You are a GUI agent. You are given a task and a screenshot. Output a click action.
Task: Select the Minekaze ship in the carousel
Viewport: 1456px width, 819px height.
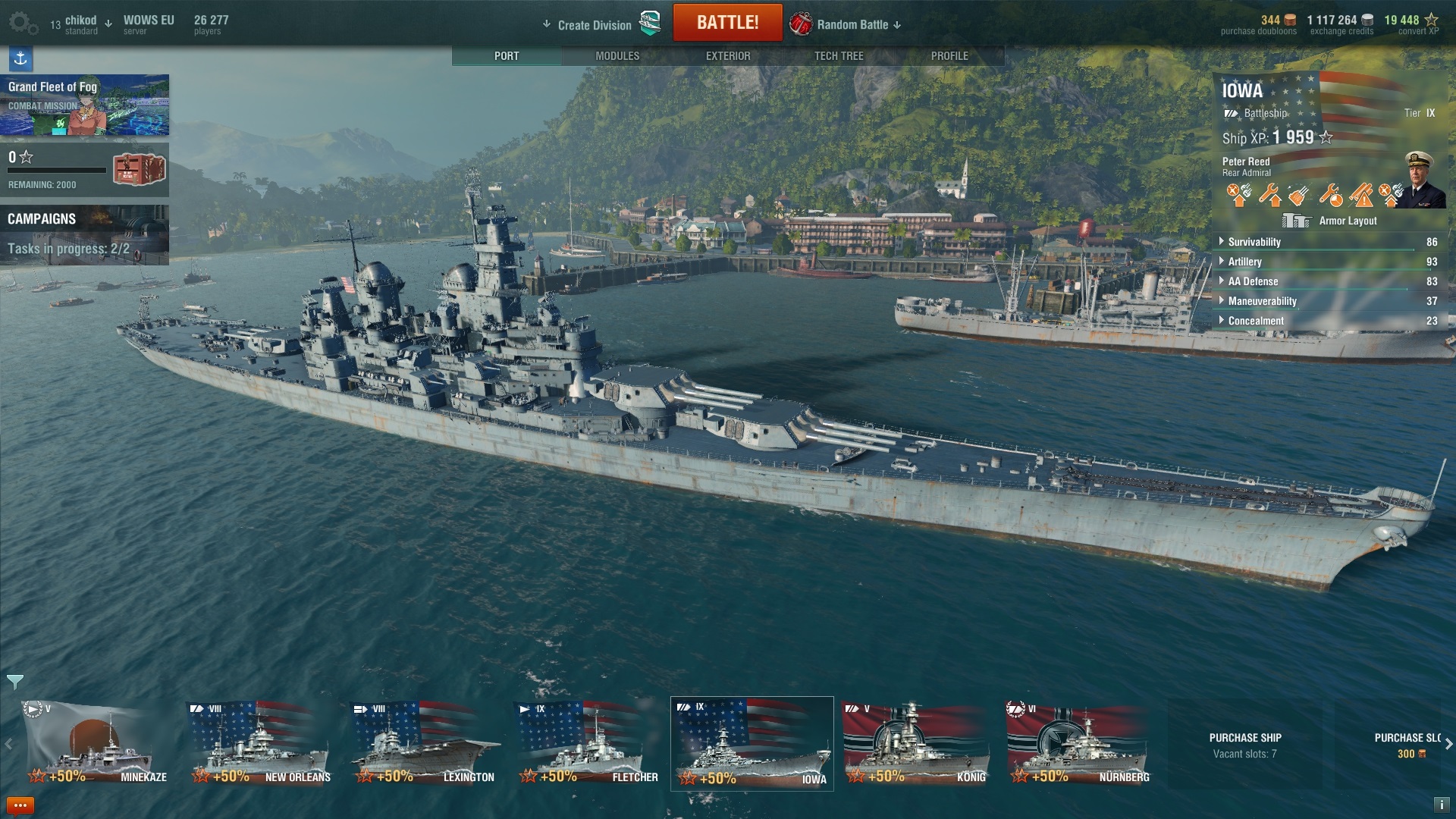95,743
